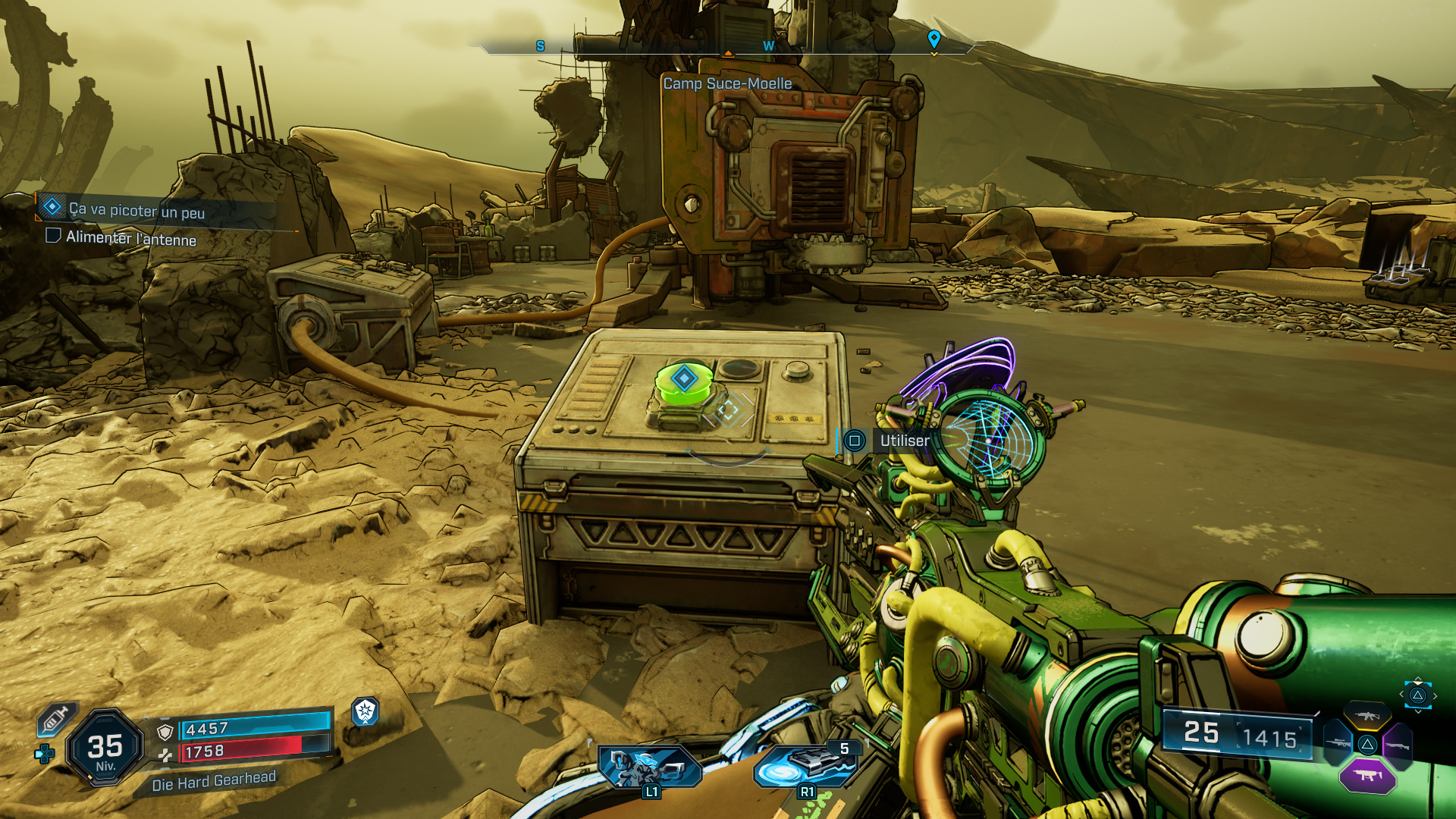Image resolution: width=1456 pixels, height=819 pixels.
Task: Click the shield emblem icon beside the shield bar
Action: point(166,733)
